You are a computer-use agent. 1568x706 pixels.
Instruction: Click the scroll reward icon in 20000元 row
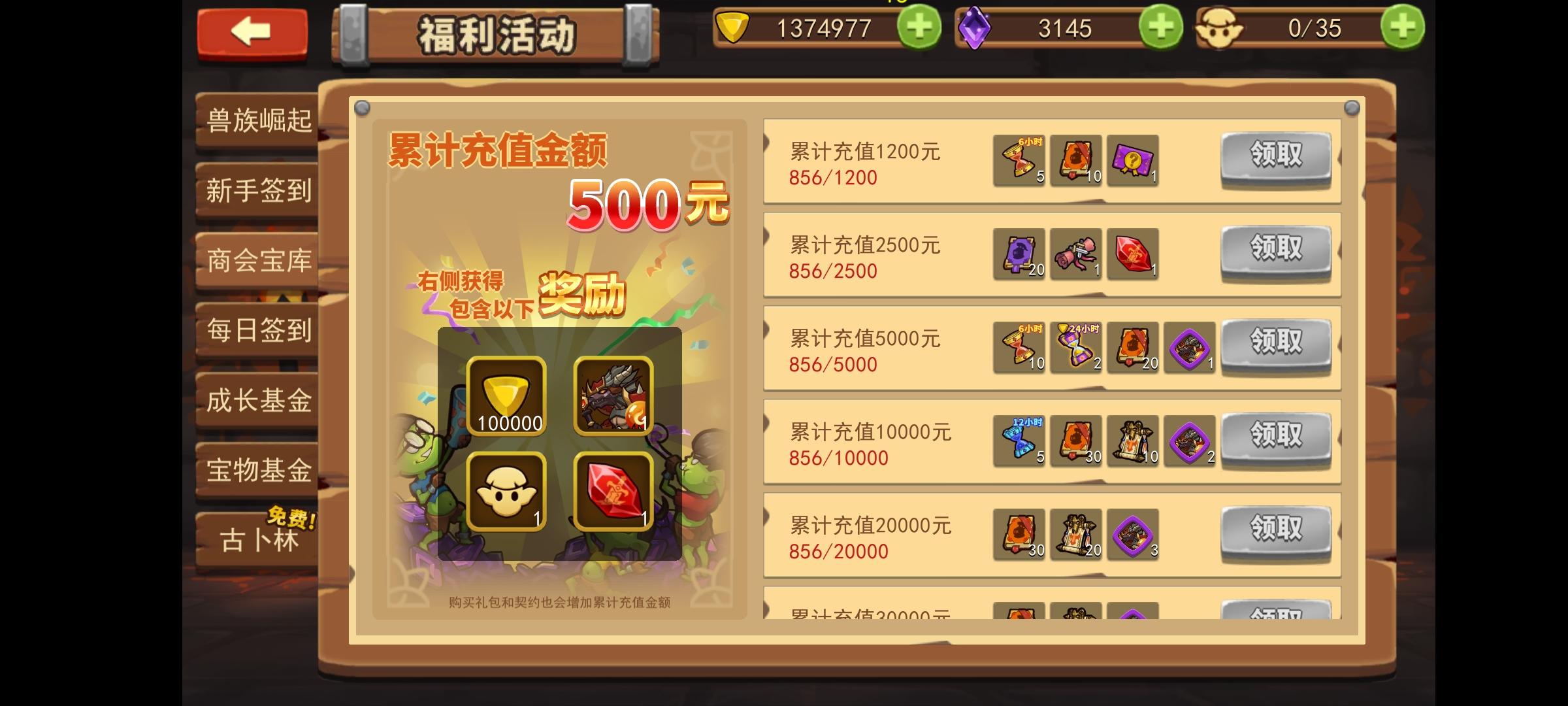click(1075, 535)
